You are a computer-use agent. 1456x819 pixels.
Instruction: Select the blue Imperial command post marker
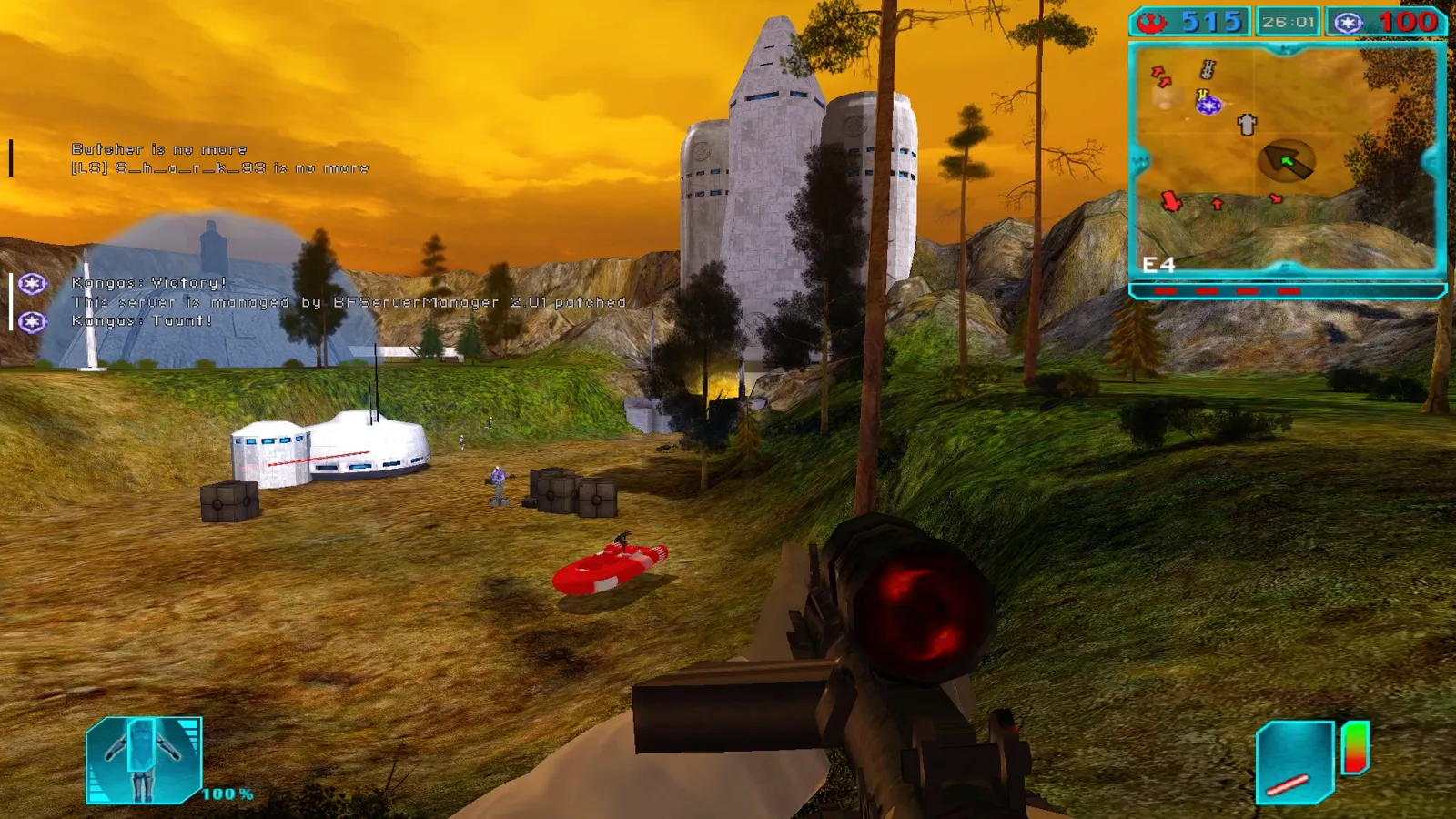[x=1208, y=106]
